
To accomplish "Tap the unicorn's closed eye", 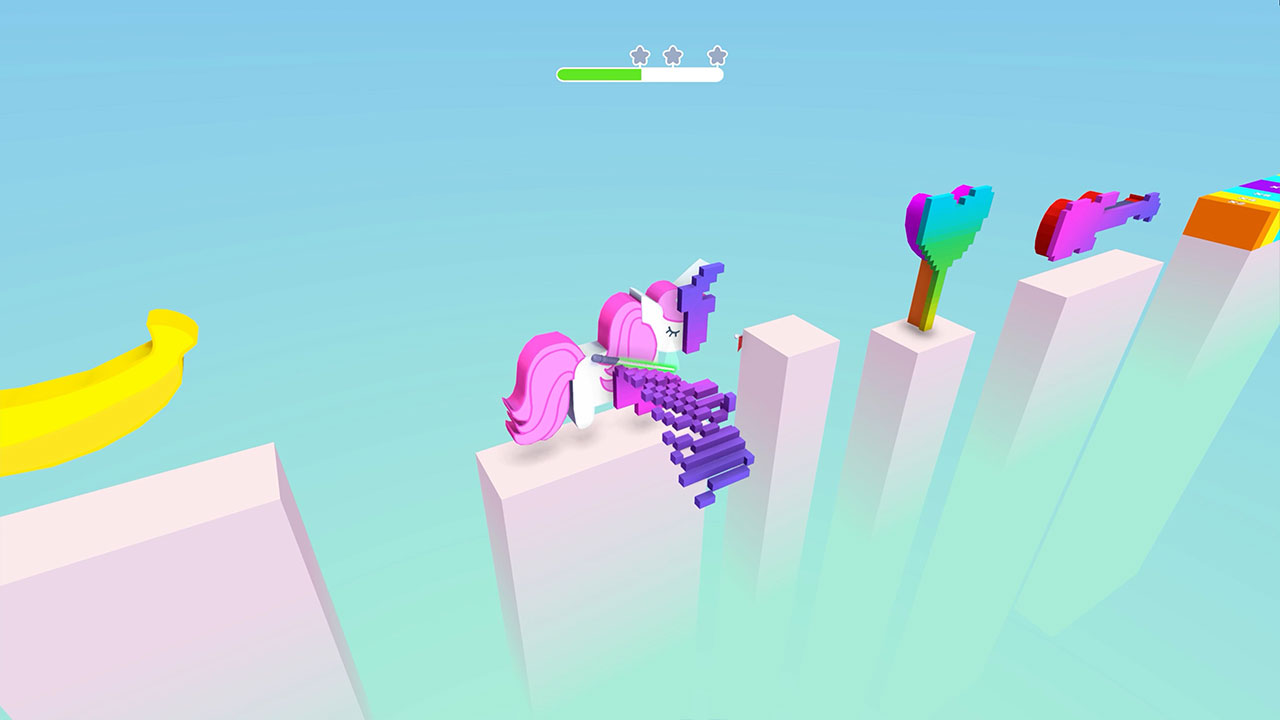I will (672, 330).
